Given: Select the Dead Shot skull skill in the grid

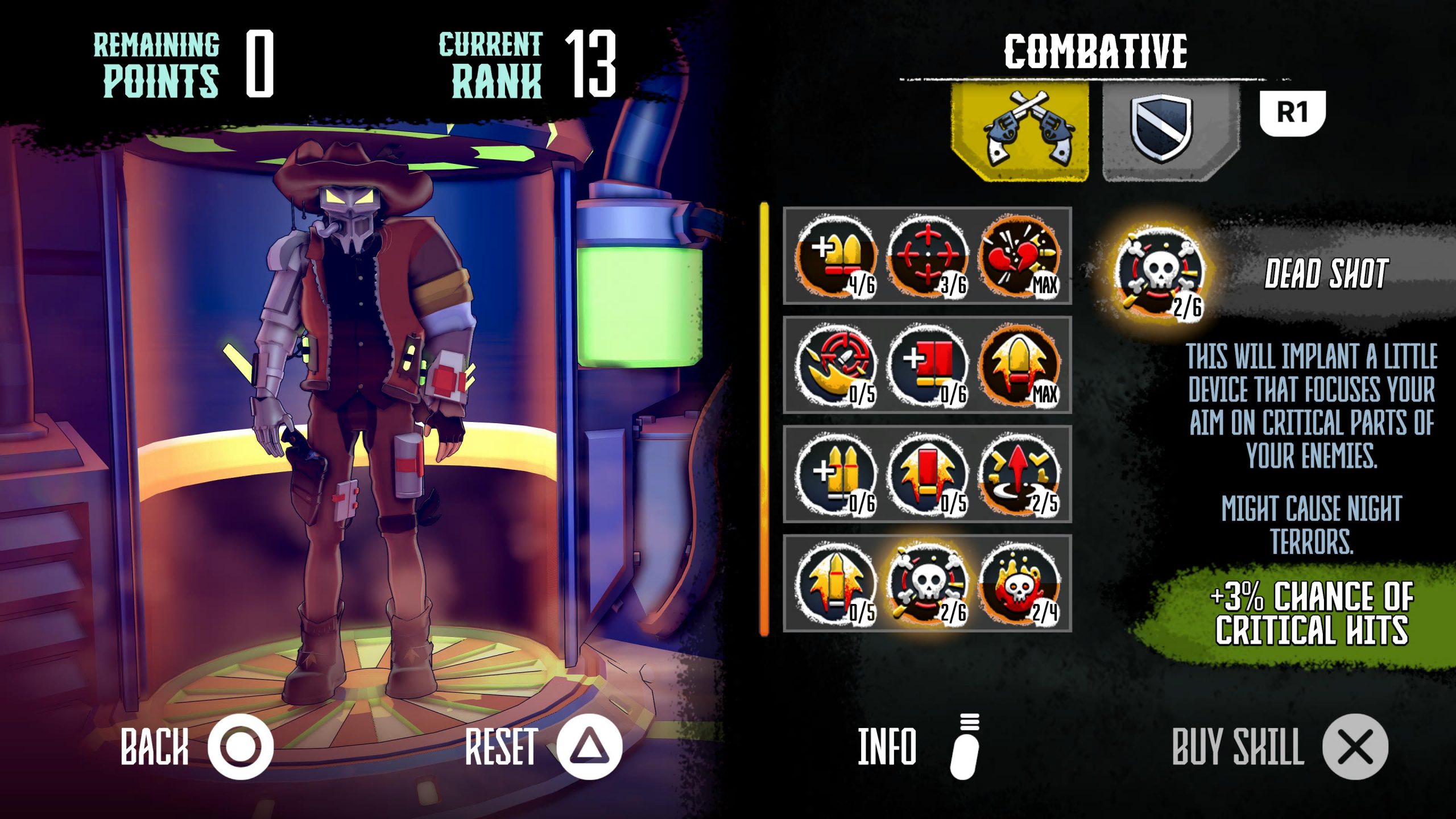Looking at the screenshot, I should pyautogui.click(x=927, y=584).
